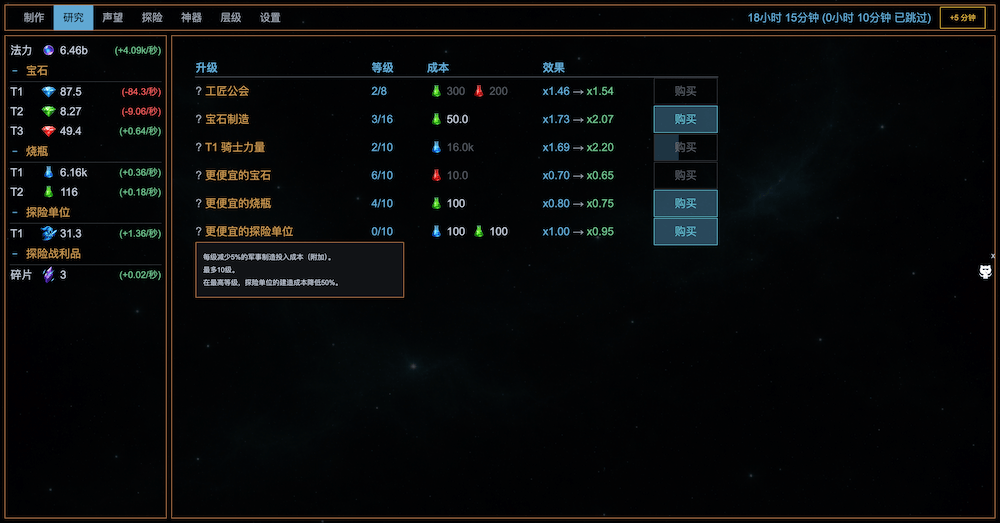Image resolution: width=1000 pixels, height=523 pixels.
Task: Open the 设置 tab
Action: tap(270, 18)
